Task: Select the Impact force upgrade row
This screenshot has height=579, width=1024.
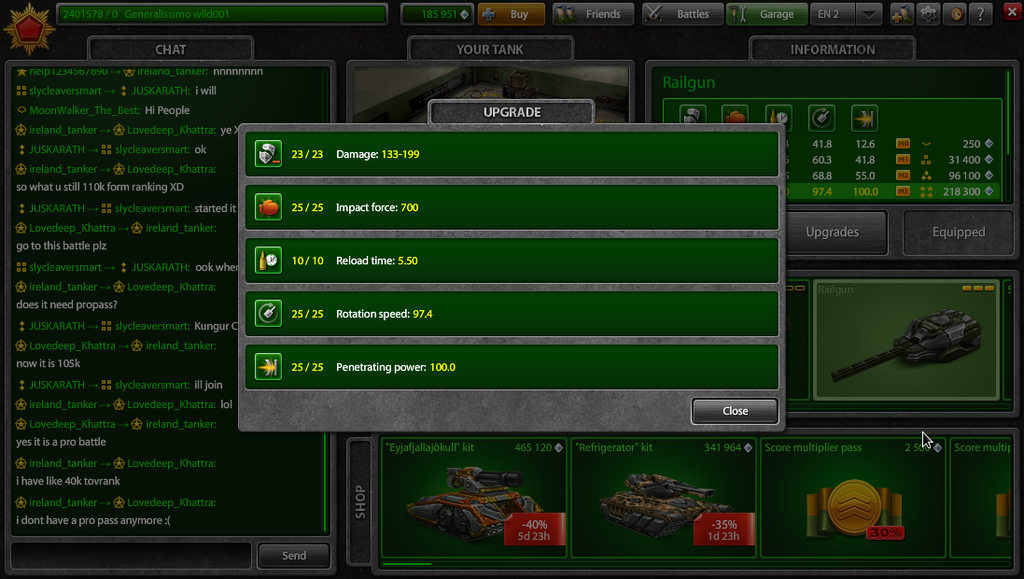Action: [511, 207]
